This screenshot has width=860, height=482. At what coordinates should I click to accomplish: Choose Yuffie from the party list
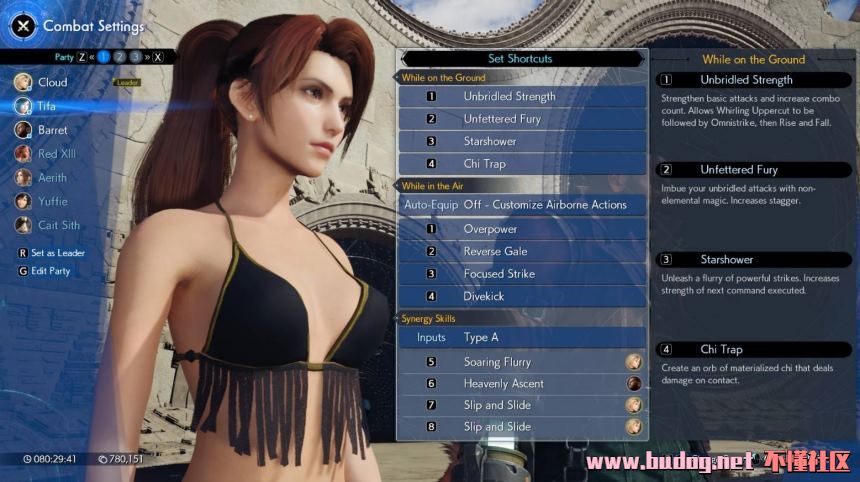(52, 202)
